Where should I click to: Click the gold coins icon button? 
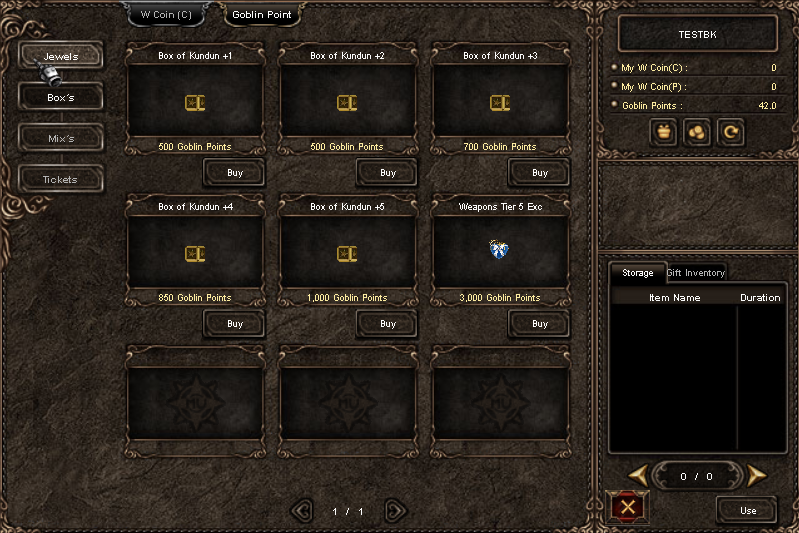(697, 132)
